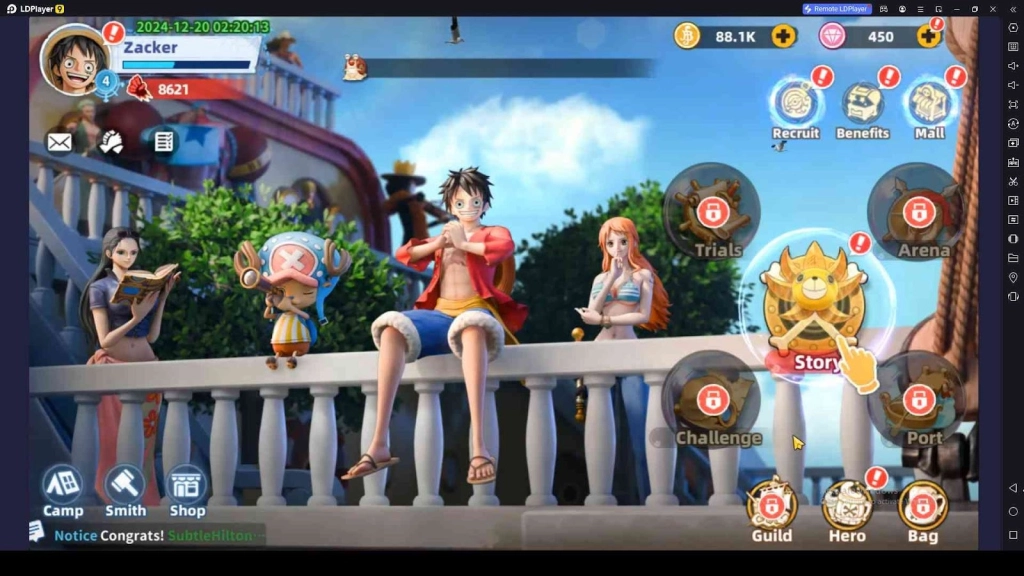
Task: Add more pink gems with plus button
Action: [x=928, y=37]
